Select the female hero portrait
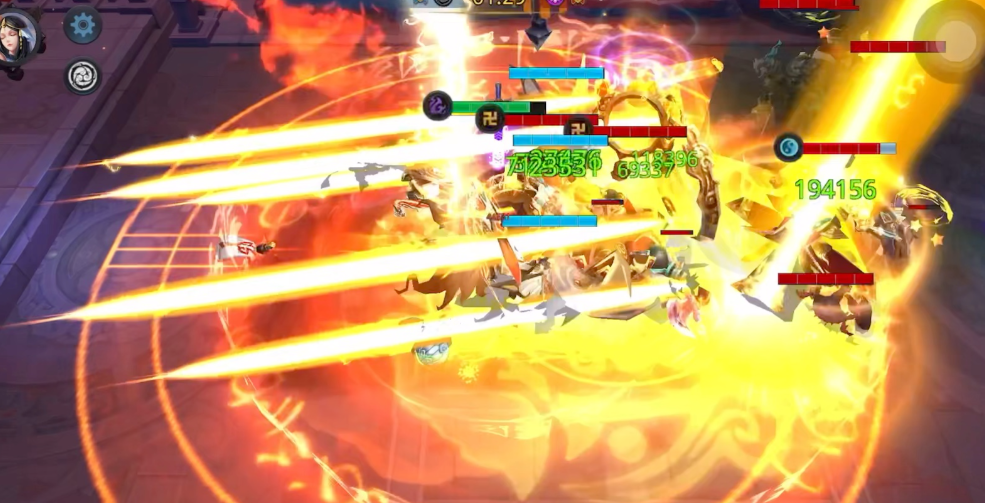985x503 pixels. click(19, 36)
